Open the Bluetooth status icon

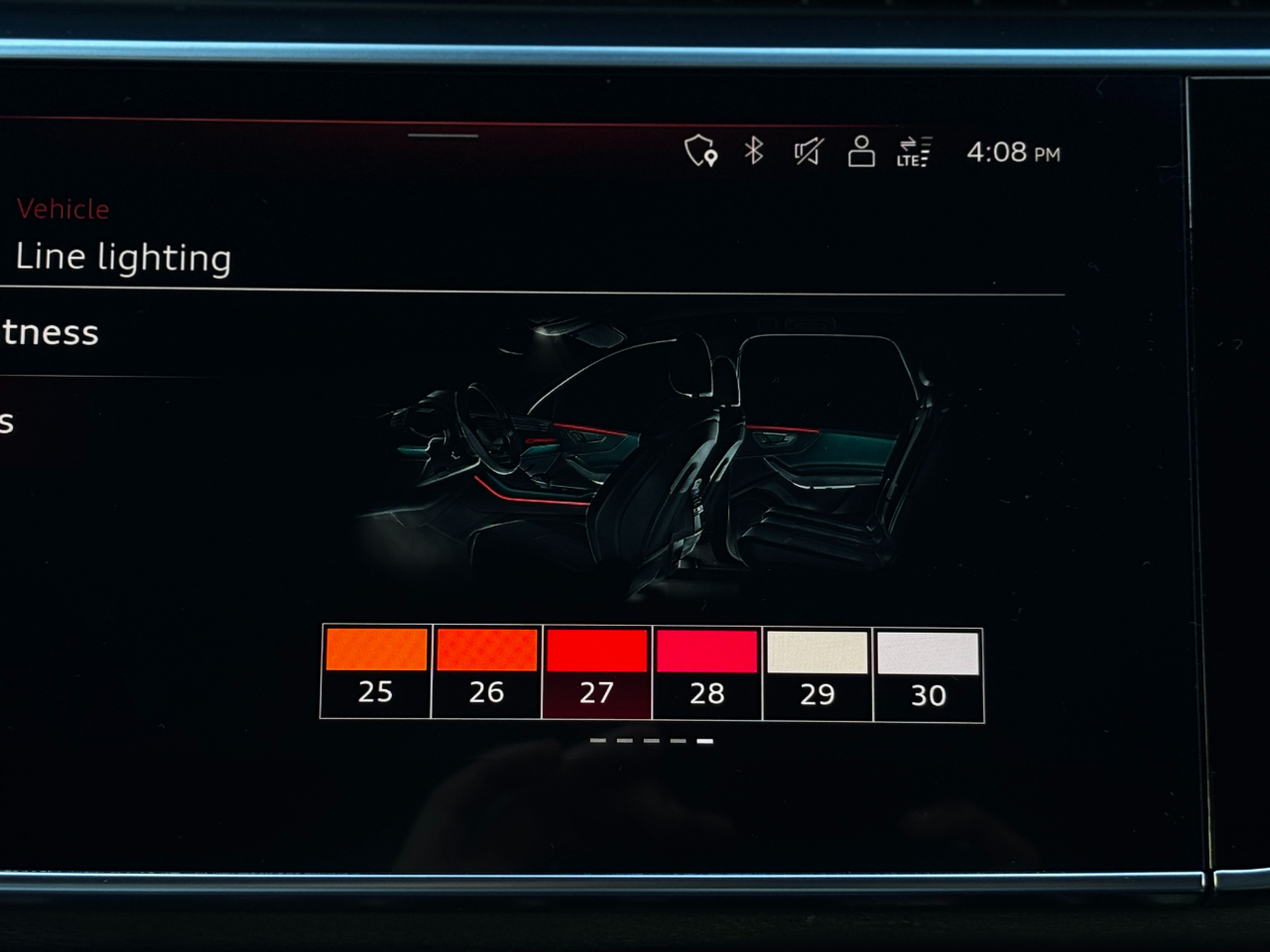tap(754, 151)
